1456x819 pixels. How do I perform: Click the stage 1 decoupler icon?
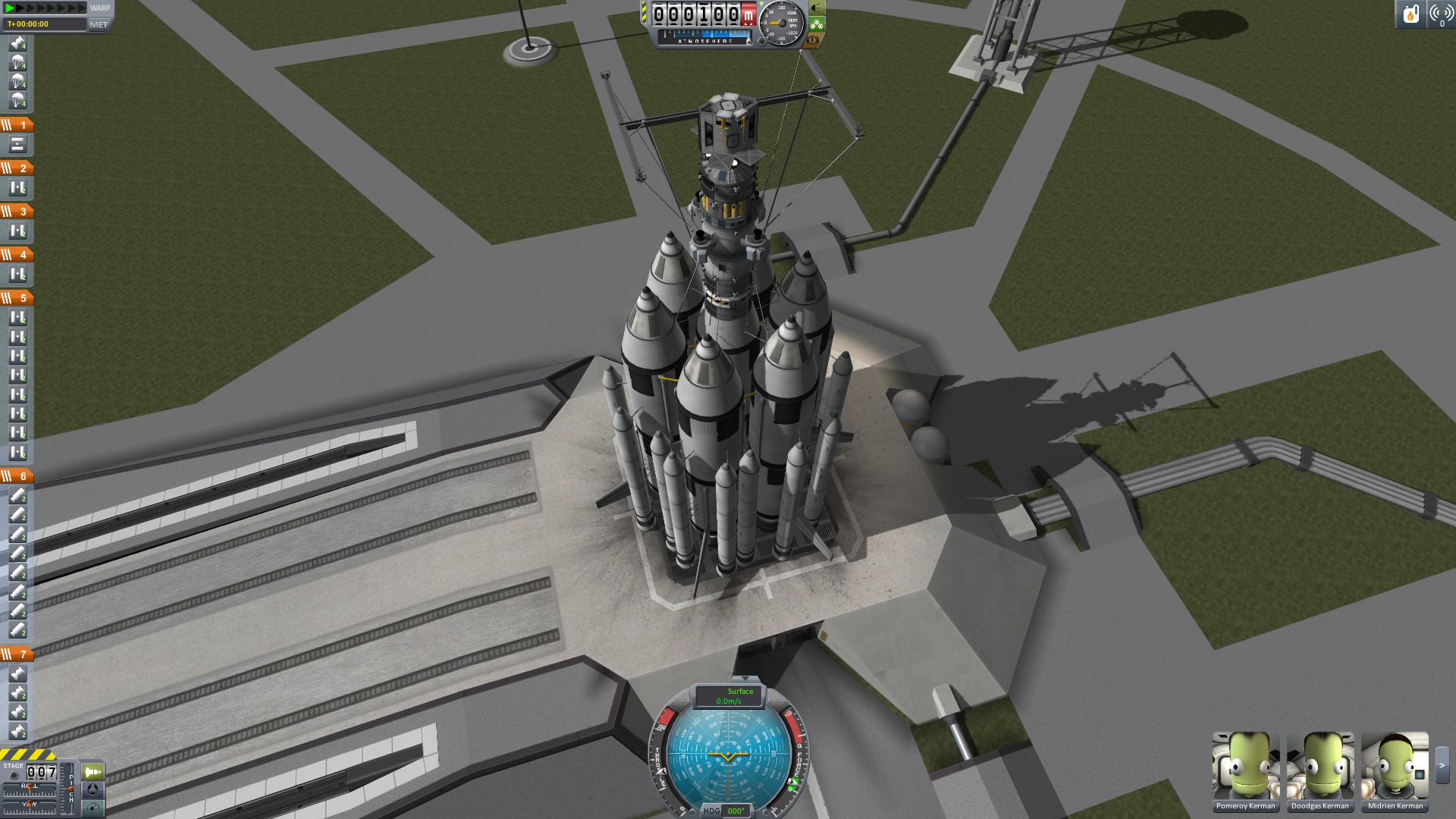17,144
